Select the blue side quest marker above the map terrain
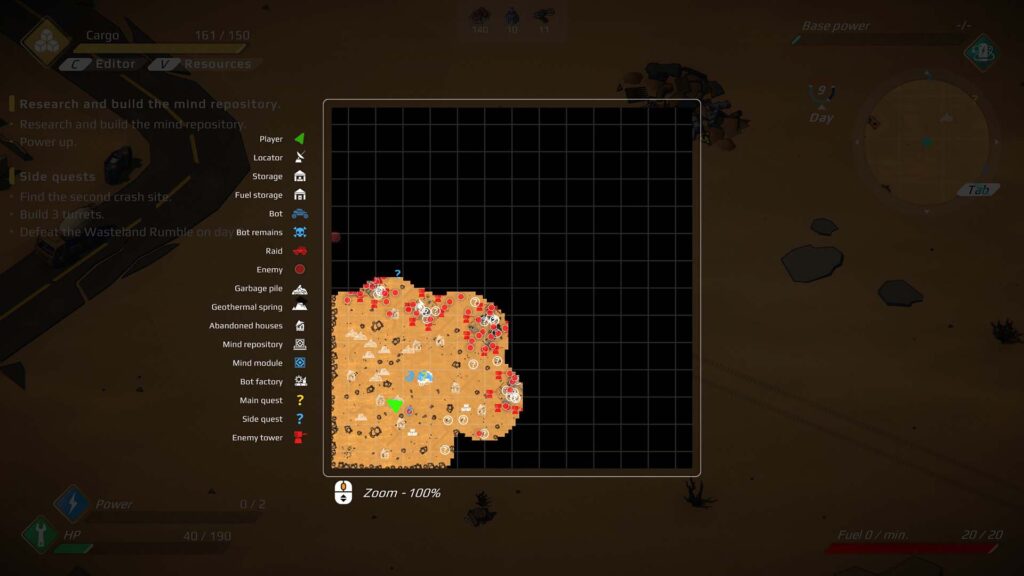1024x576 pixels. 397,273
